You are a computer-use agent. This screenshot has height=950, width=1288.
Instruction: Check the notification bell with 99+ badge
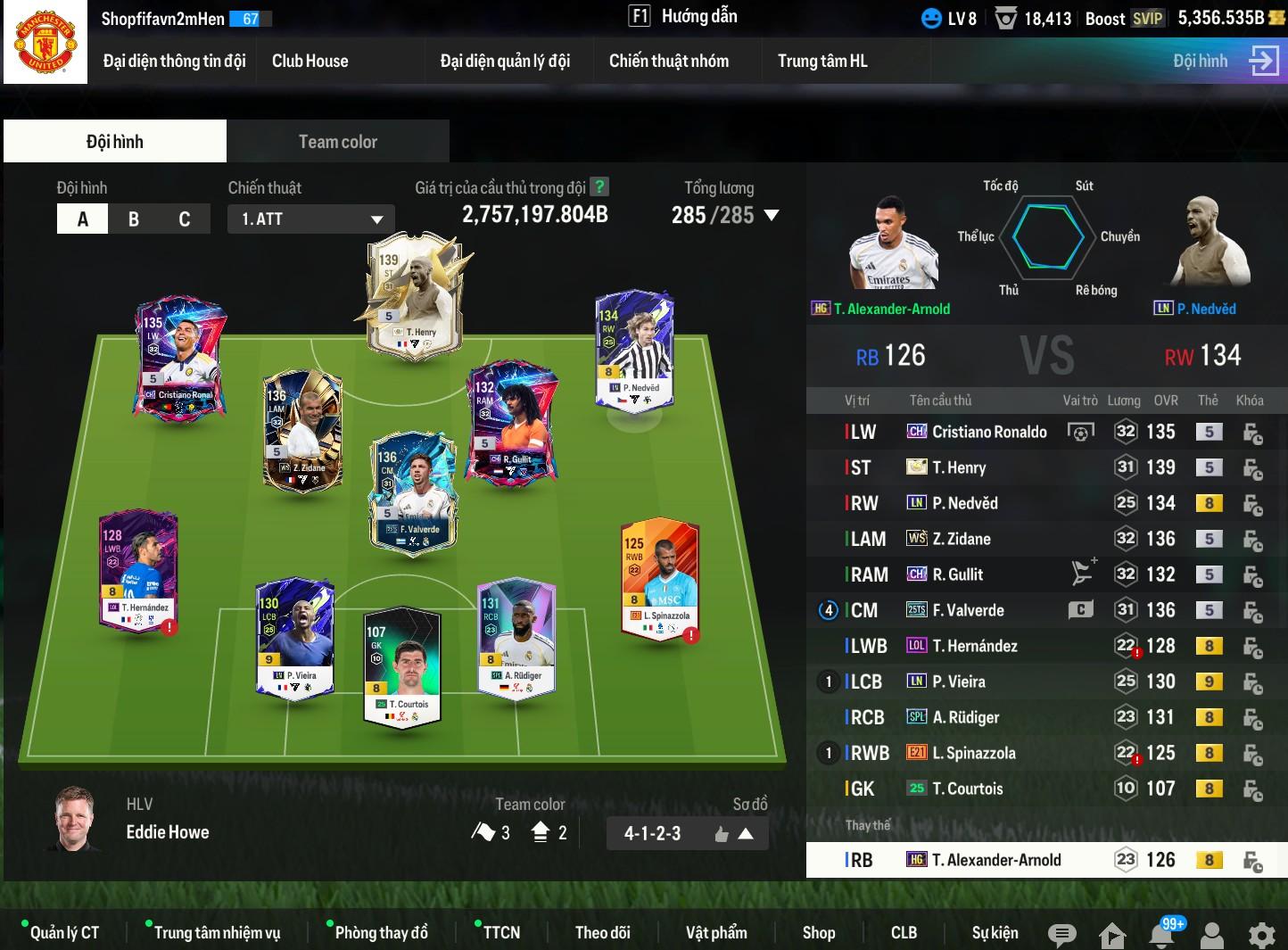1161,935
